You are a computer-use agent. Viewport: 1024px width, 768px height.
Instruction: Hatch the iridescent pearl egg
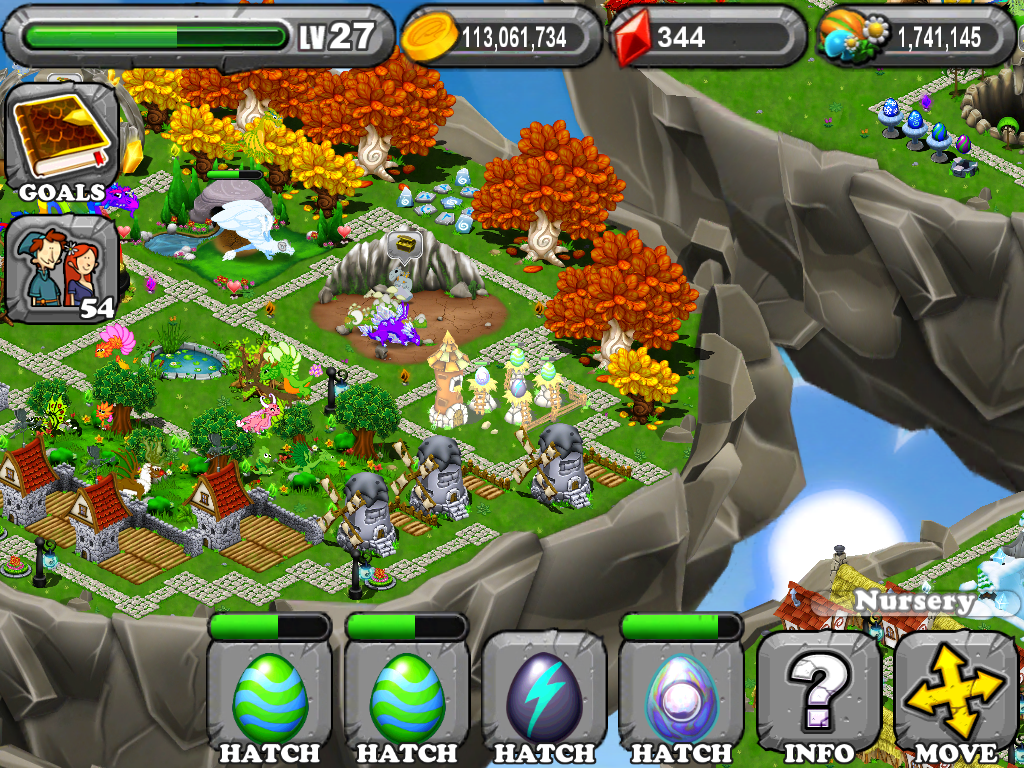[681, 696]
